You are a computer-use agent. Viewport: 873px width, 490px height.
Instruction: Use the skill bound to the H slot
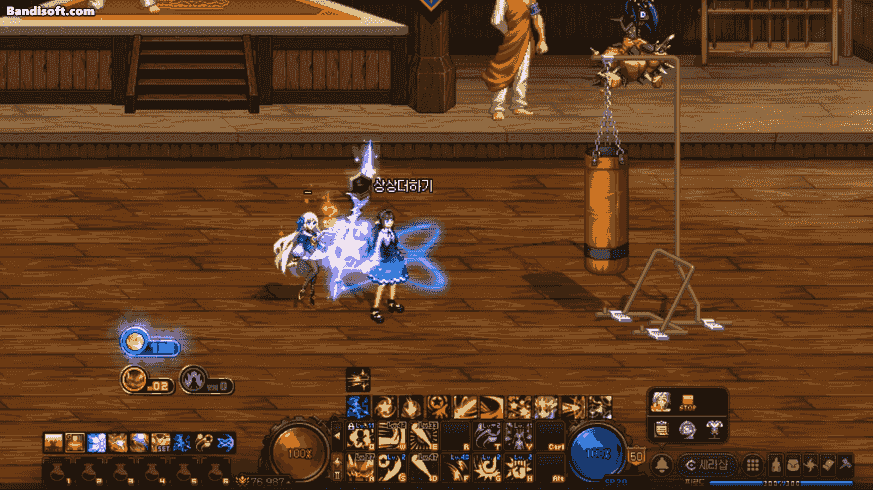pos(518,466)
